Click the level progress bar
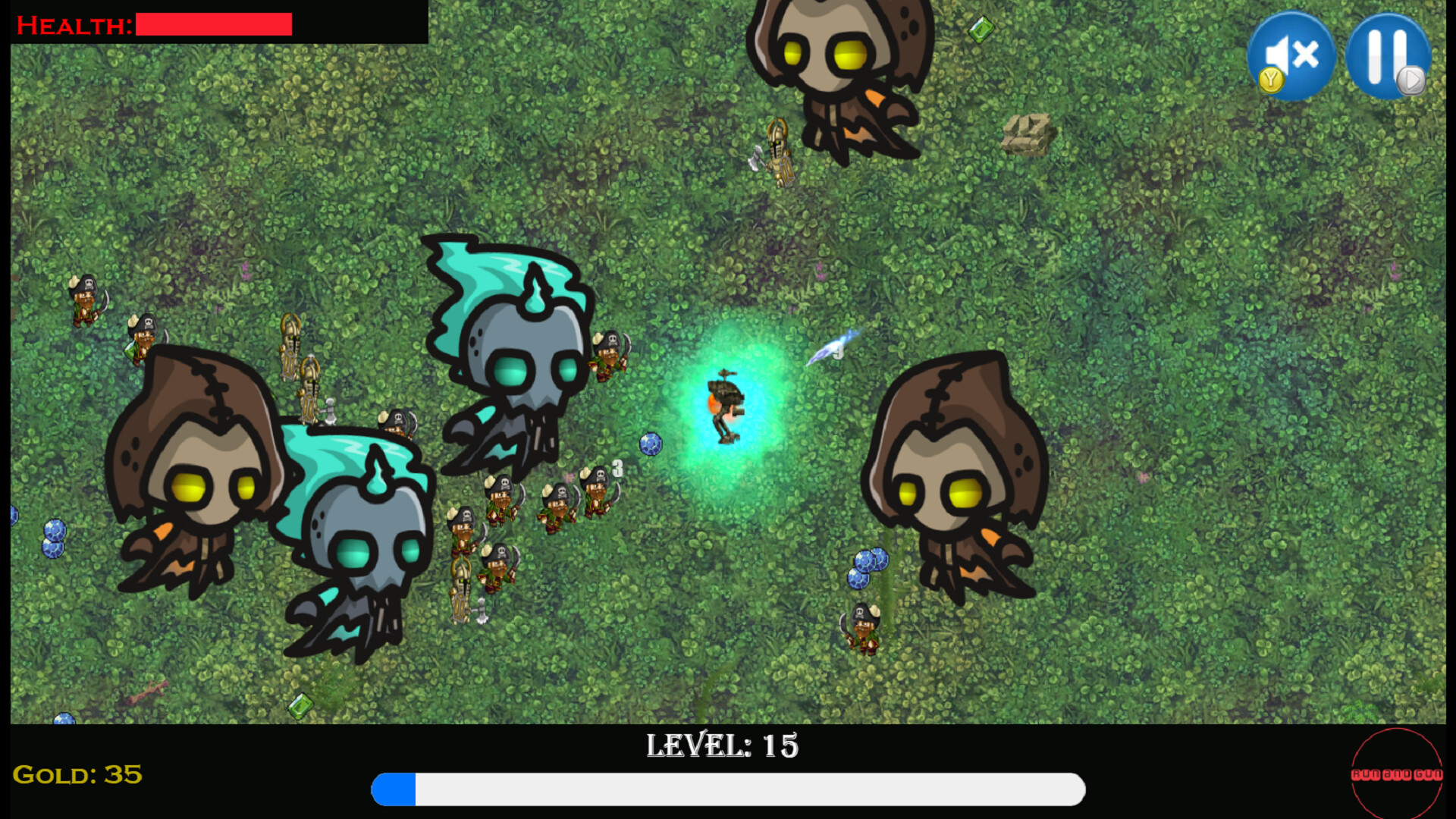The image size is (1456, 819). 726,789
